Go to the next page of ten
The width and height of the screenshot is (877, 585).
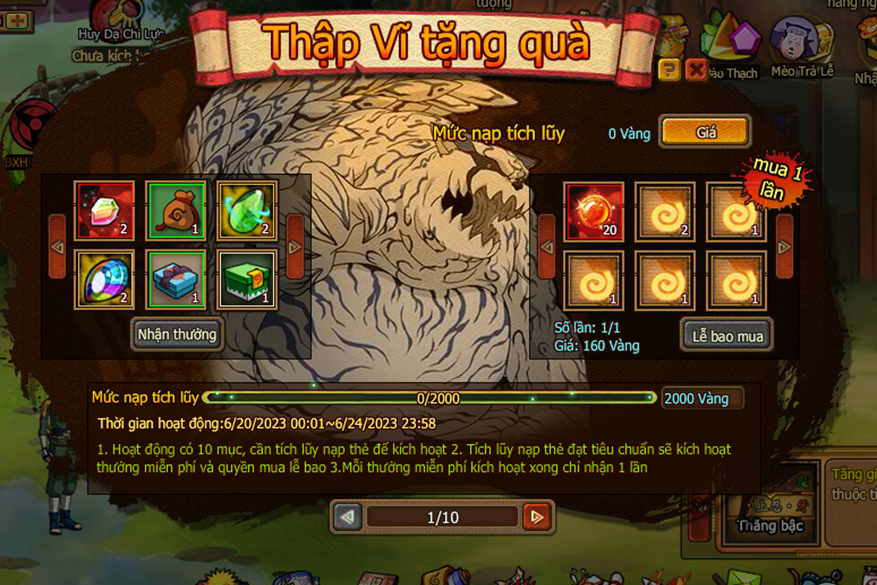click(537, 517)
